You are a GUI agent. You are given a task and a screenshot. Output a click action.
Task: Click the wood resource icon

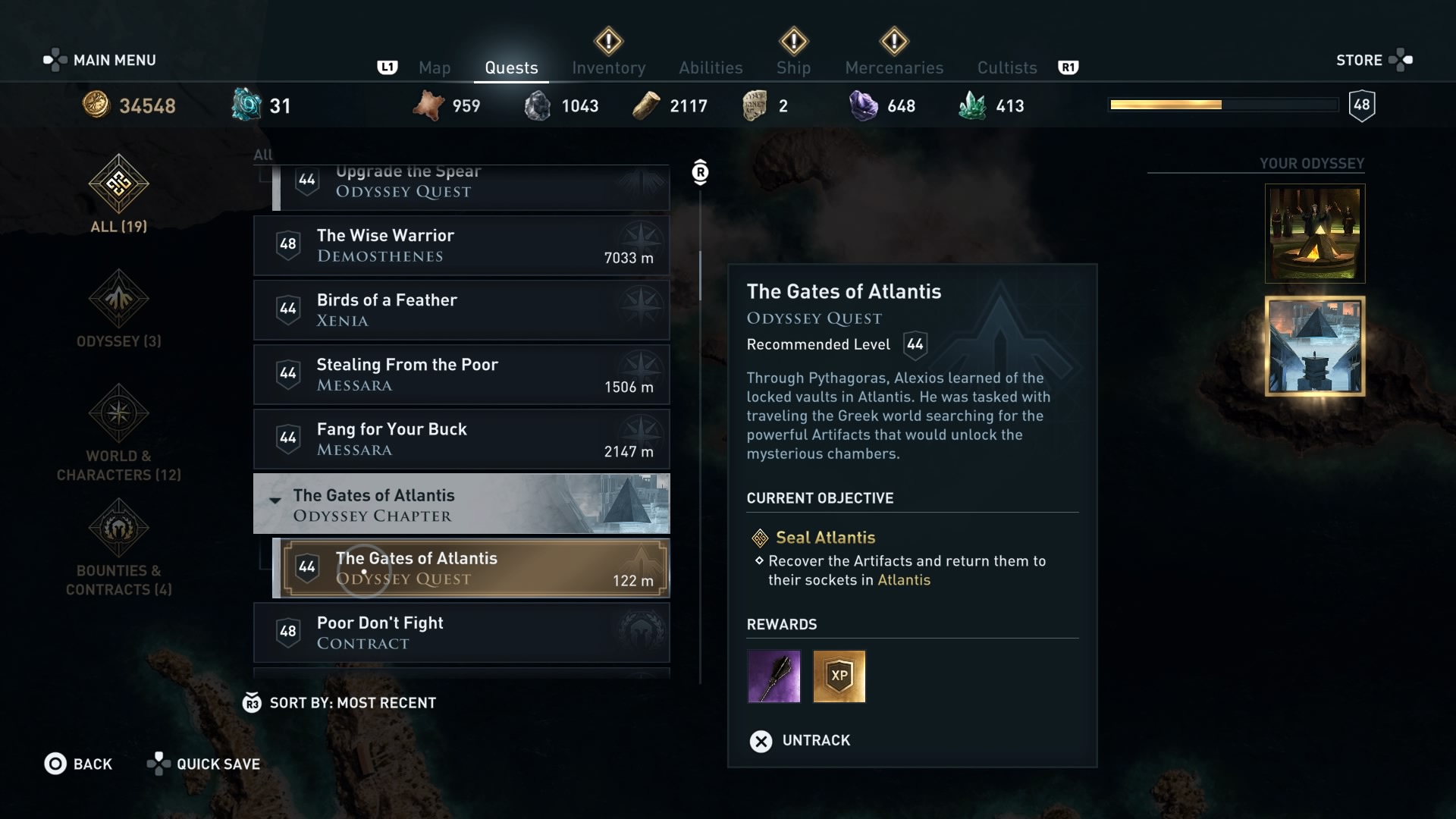(x=645, y=105)
